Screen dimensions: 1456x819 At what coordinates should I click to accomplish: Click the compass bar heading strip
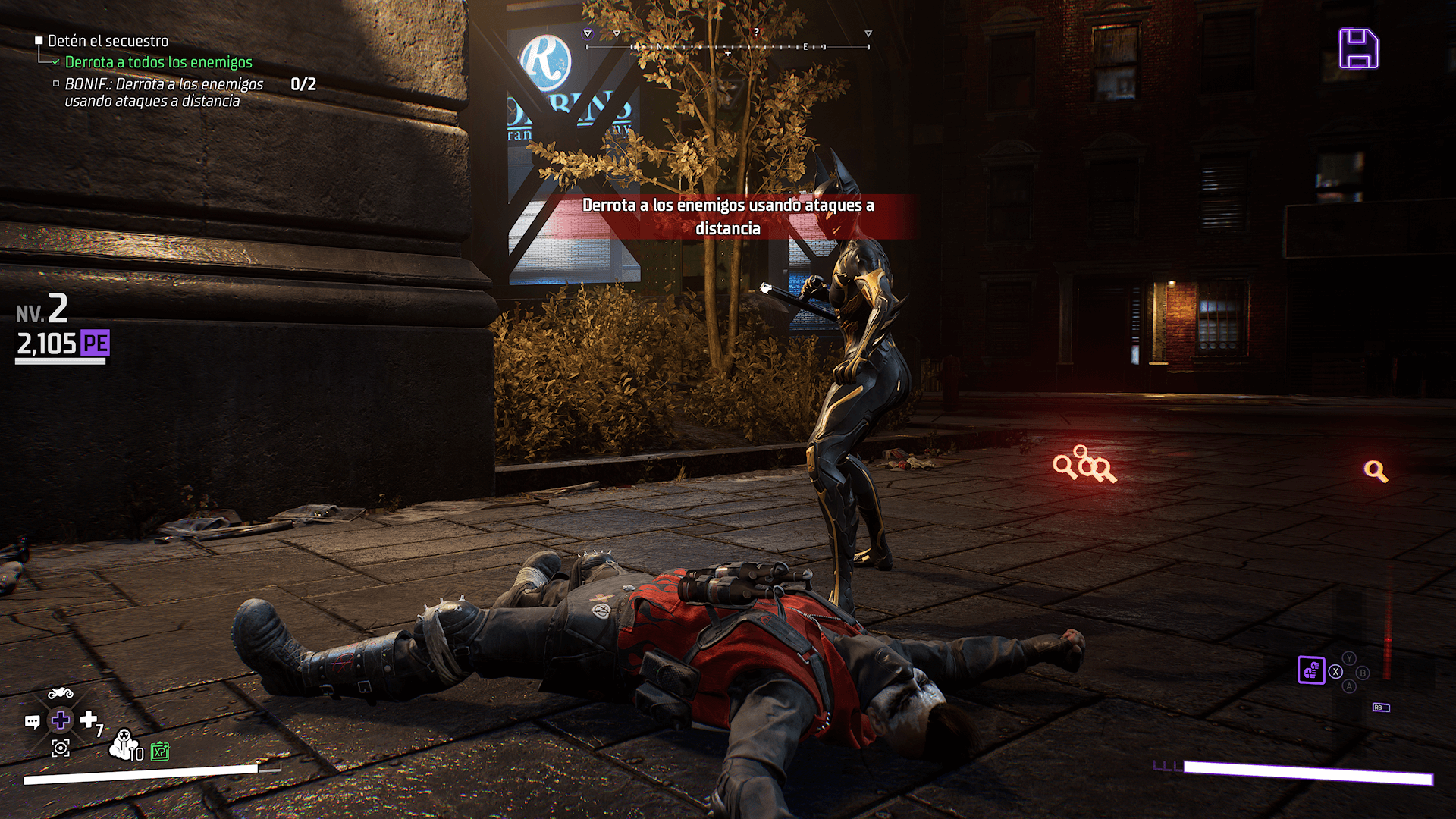[x=727, y=47]
